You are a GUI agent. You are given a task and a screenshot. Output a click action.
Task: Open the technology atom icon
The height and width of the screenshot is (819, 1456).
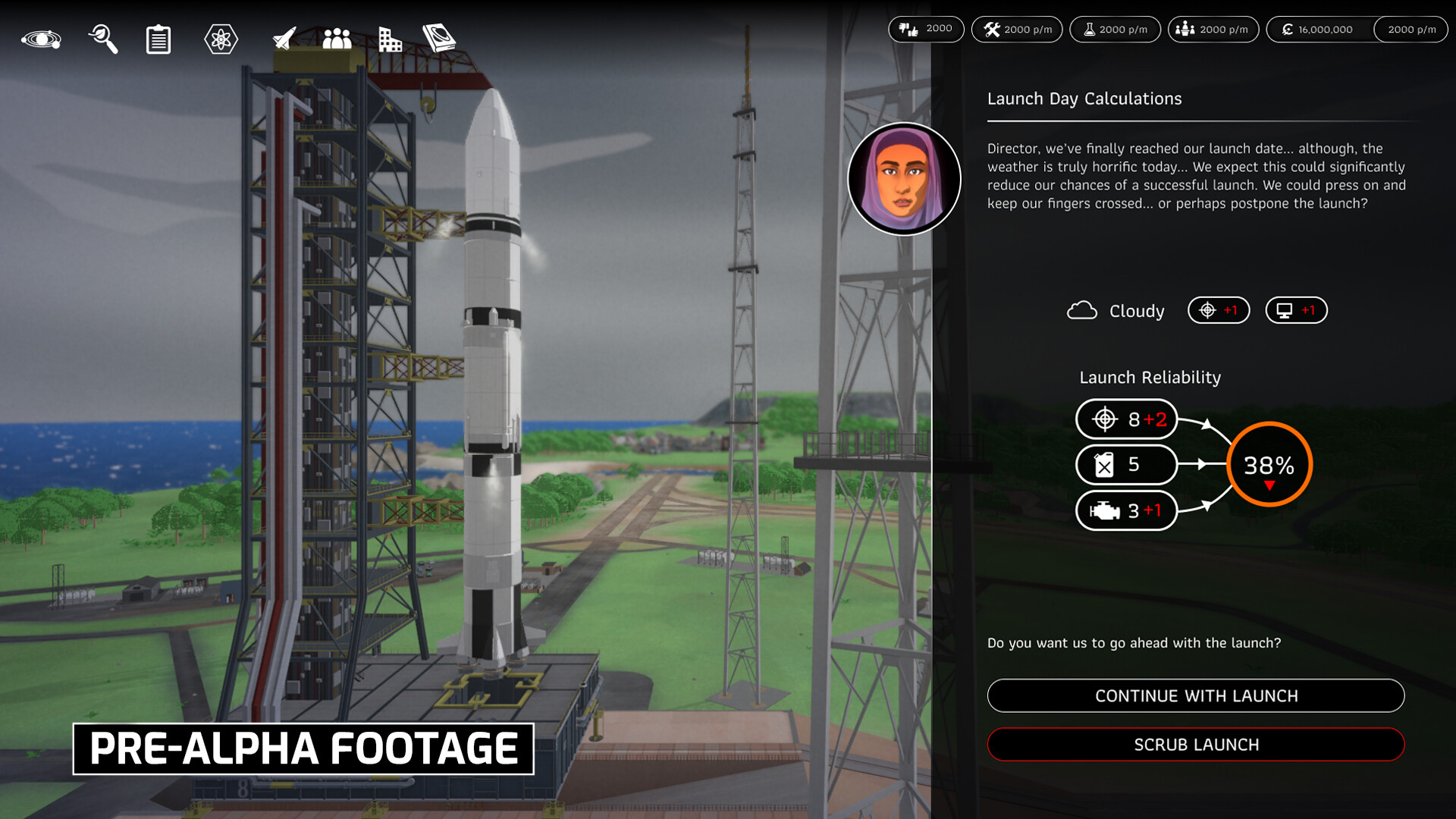click(x=220, y=38)
